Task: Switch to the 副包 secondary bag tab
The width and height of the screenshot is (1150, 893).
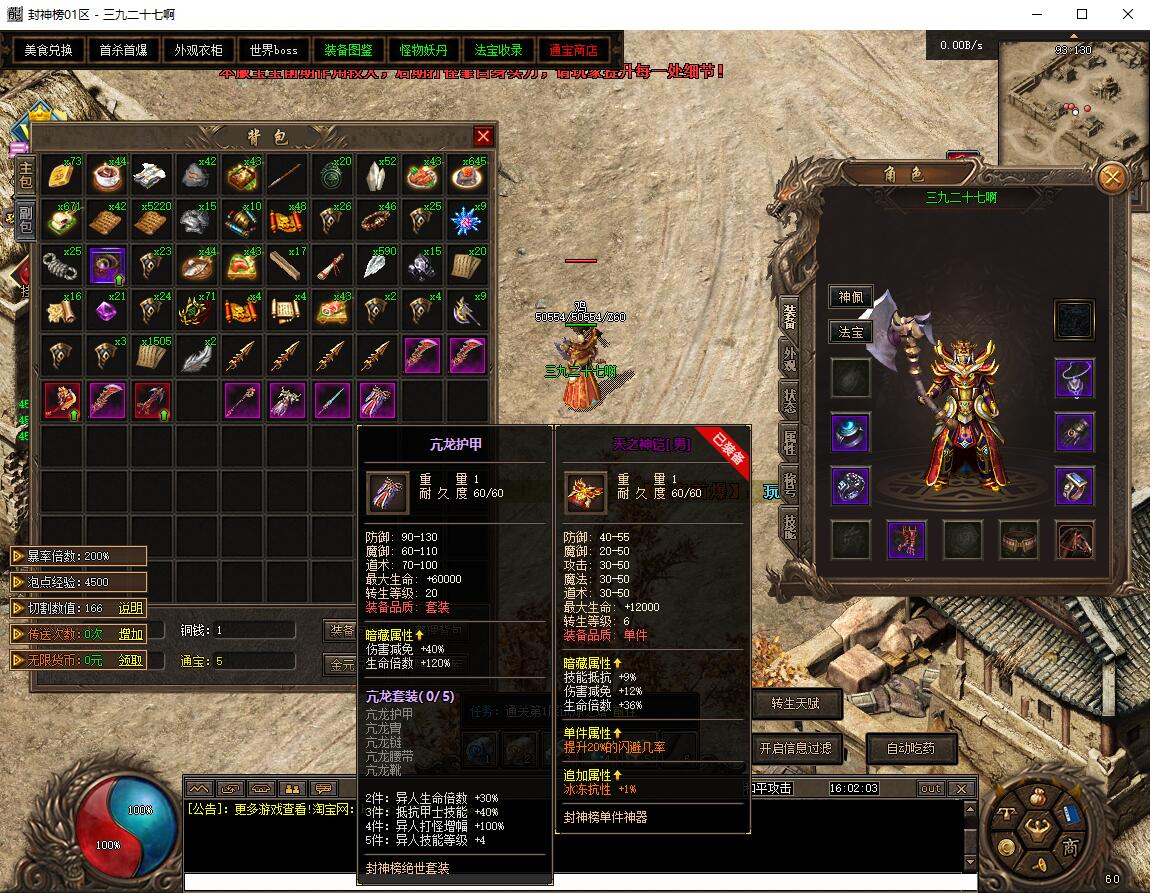Action: click(25, 220)
